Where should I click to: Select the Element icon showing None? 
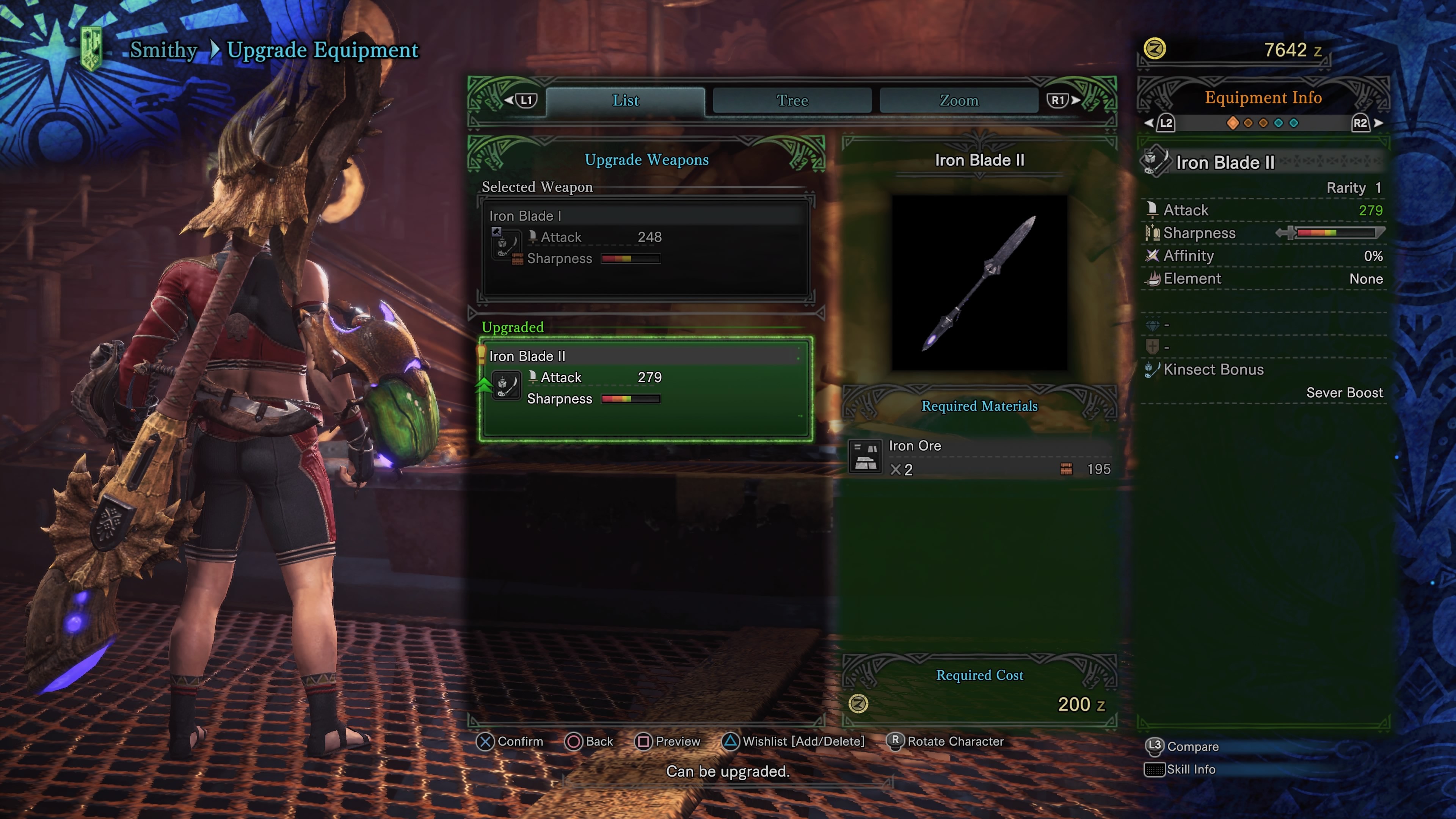(x=1153, y=278)
